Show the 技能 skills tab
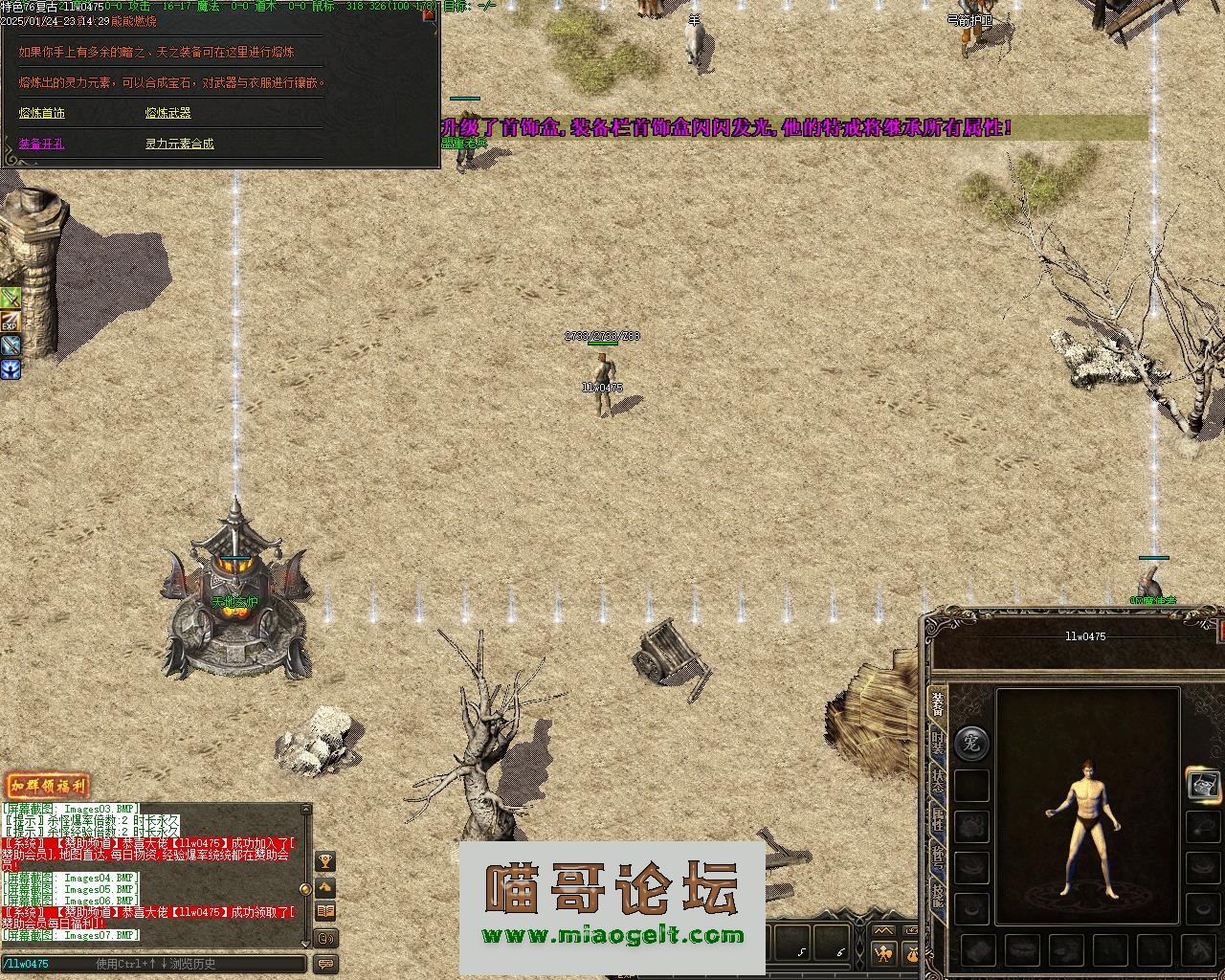The image size is (1225, 980). point(938,895)
